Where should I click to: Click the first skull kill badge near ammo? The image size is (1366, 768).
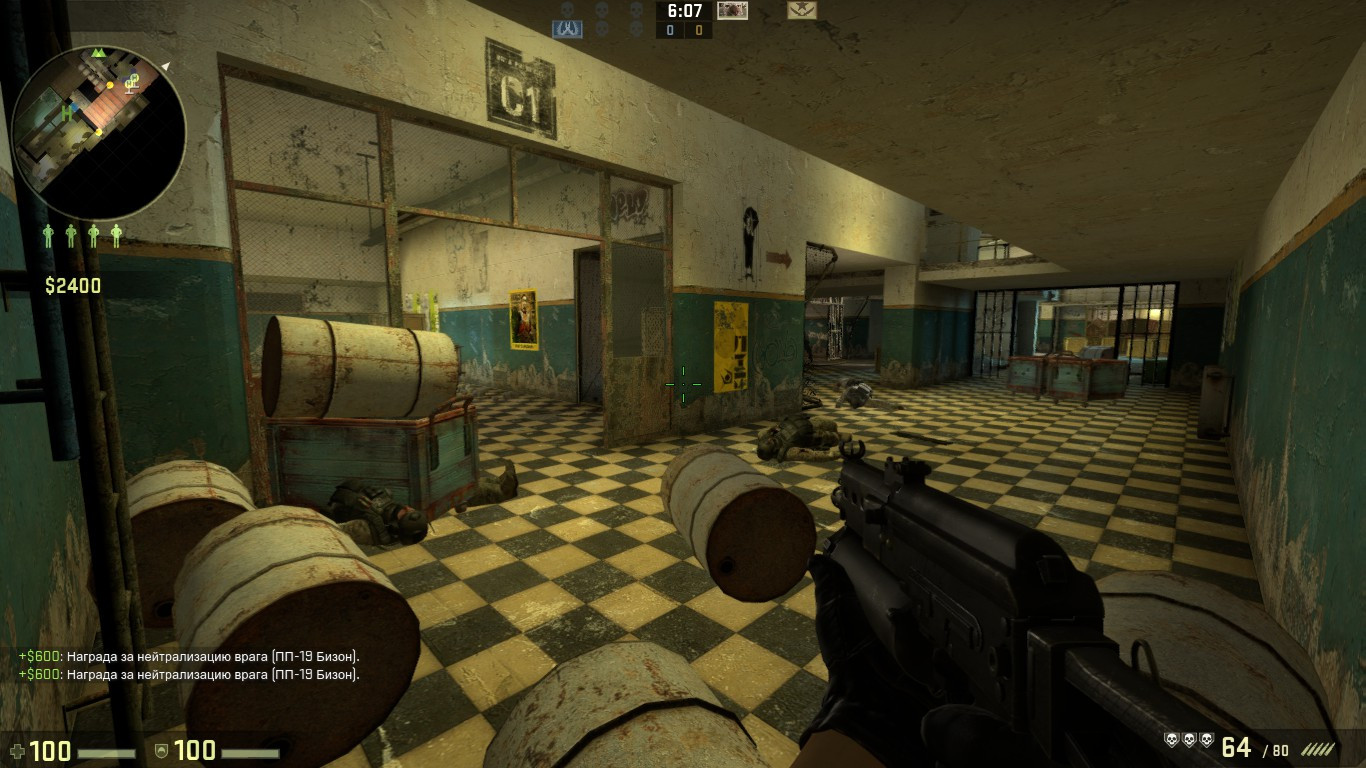1172,740
